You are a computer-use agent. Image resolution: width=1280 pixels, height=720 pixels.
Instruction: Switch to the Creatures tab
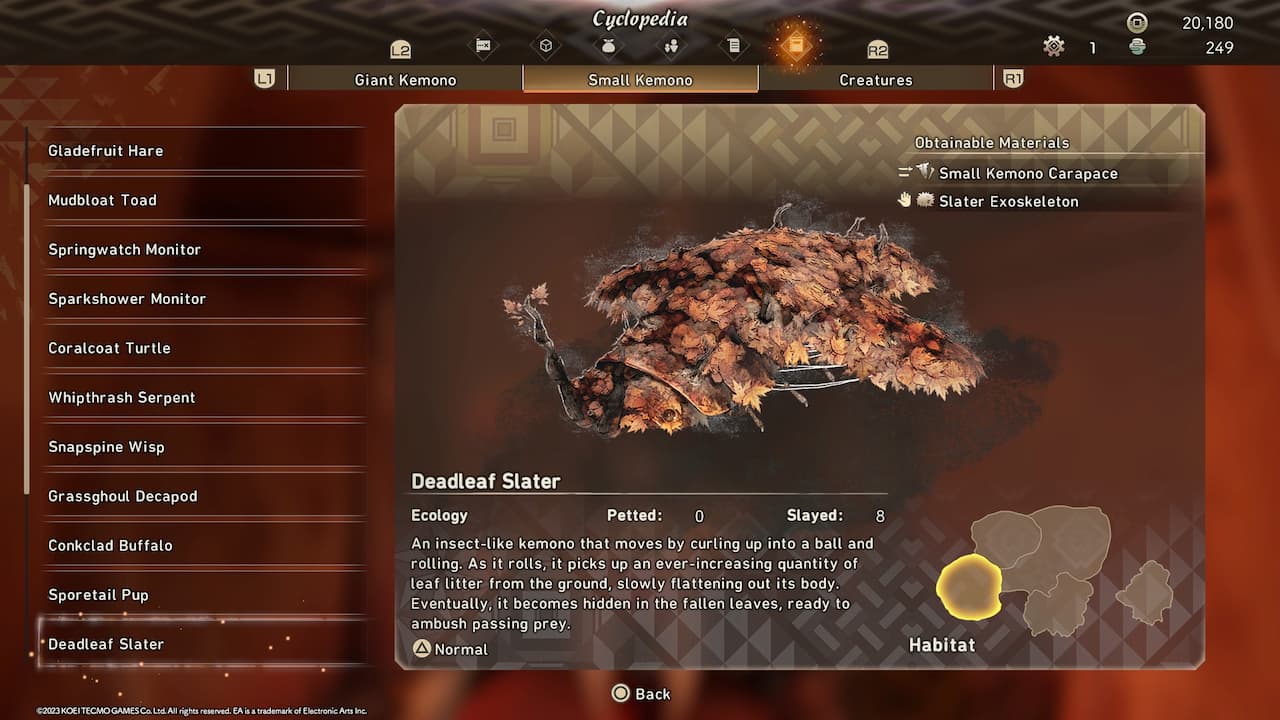[875, 79]
